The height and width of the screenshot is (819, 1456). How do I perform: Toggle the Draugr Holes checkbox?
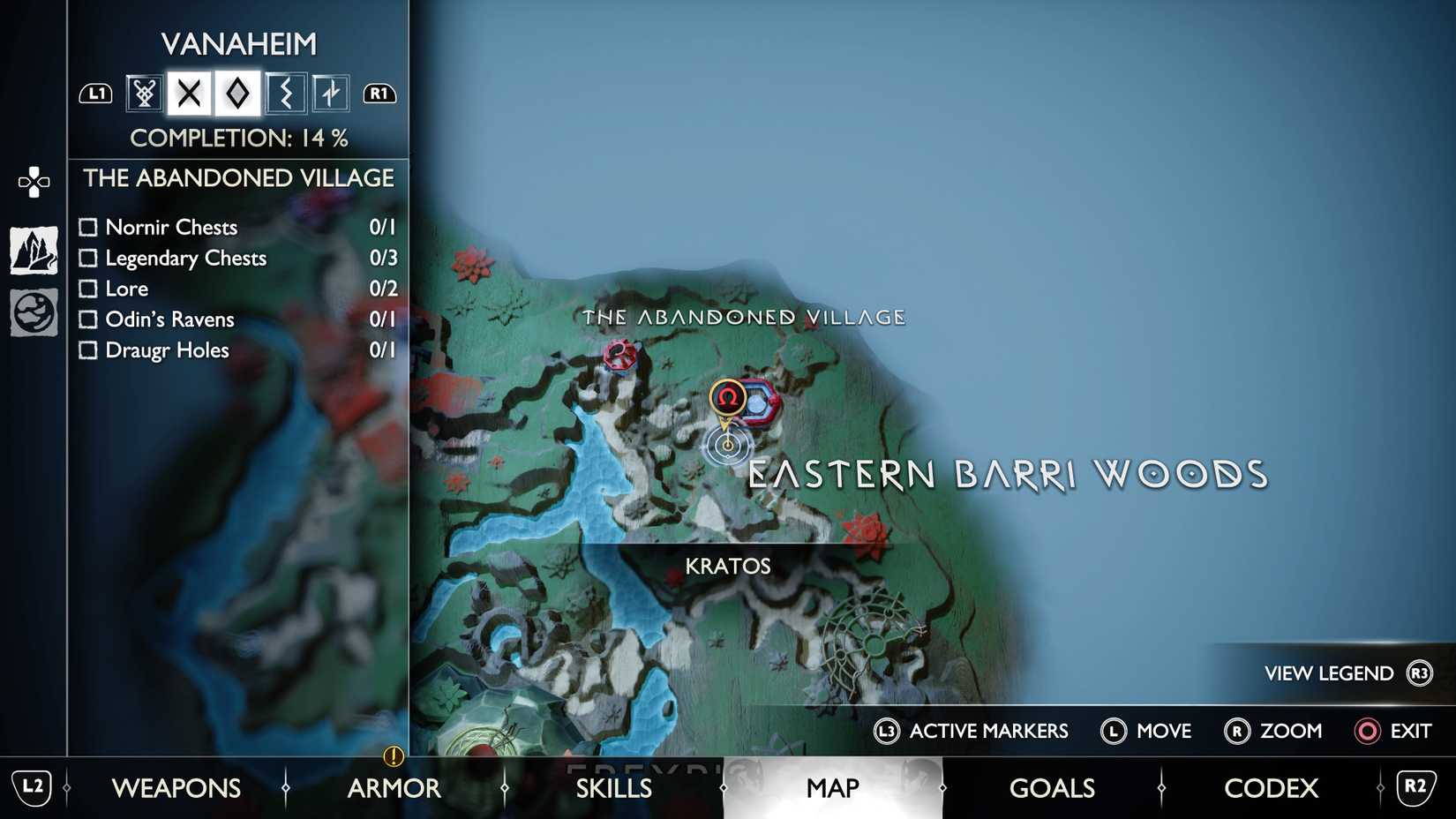88,350
